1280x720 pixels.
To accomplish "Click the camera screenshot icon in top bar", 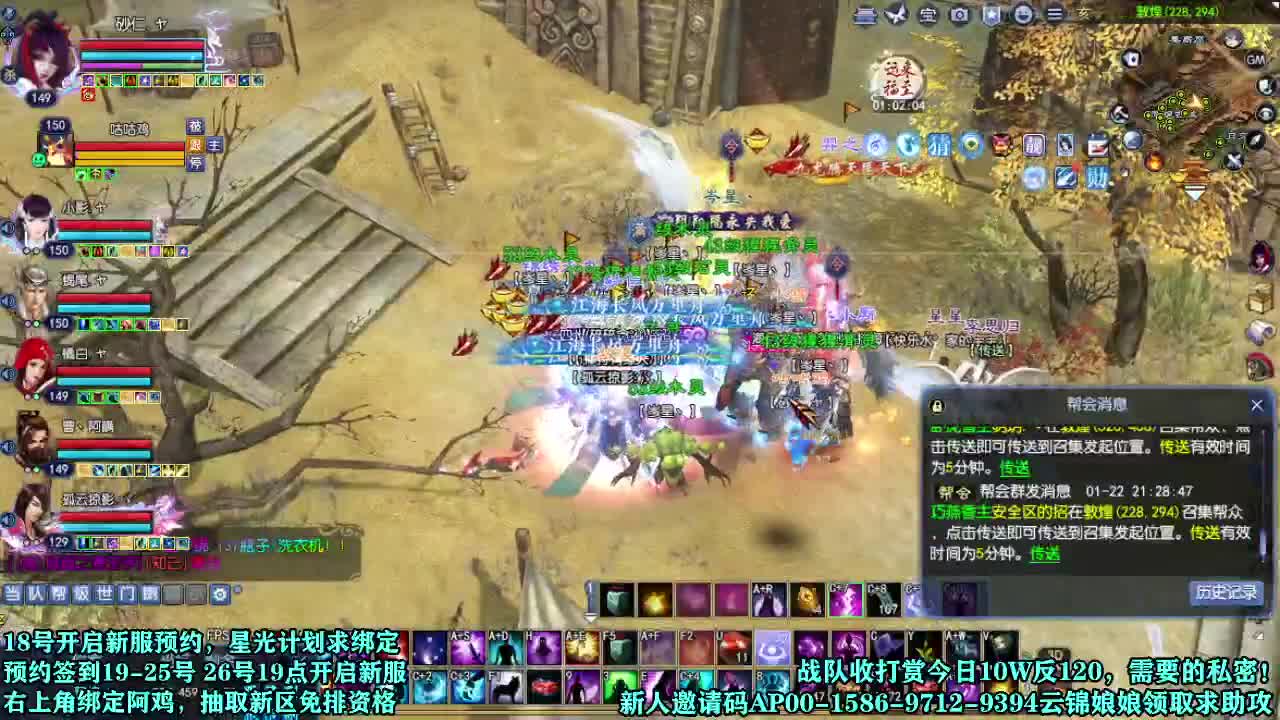I will [x=958, y=14].
